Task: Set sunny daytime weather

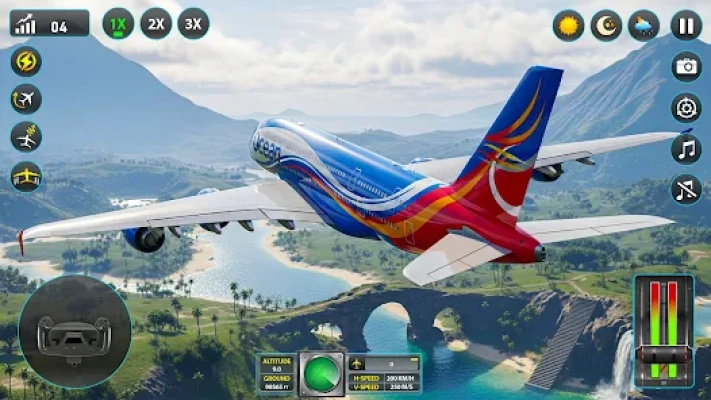Action: [568, 25]
